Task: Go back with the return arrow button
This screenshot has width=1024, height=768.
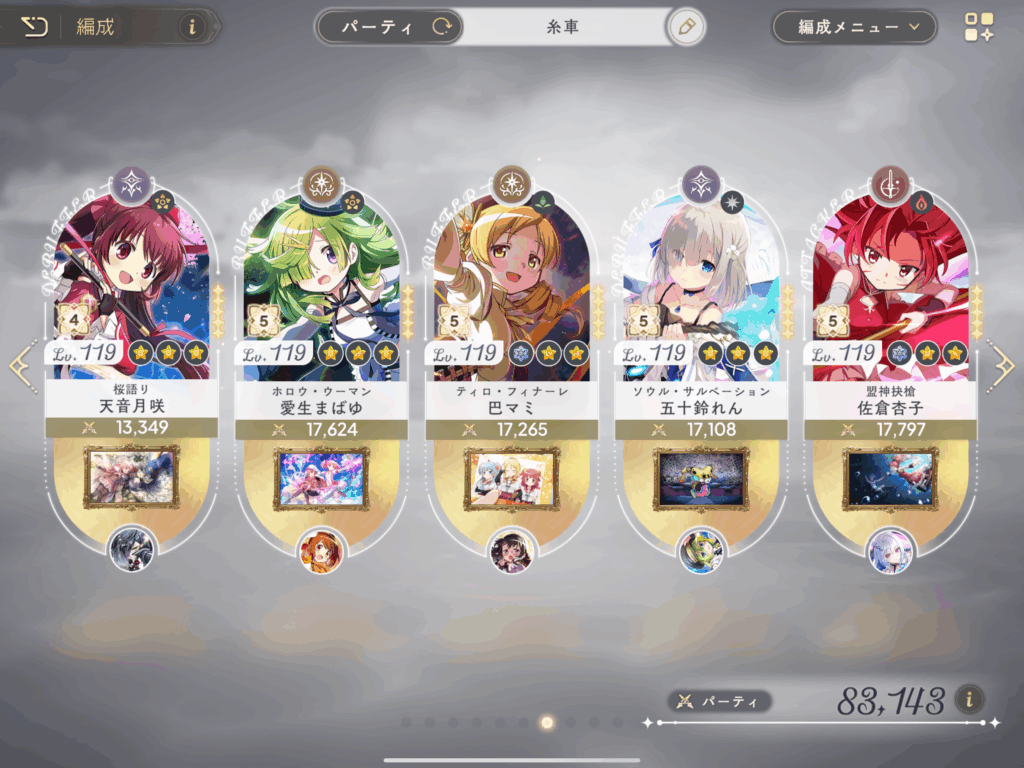Action: click(34, 27)
